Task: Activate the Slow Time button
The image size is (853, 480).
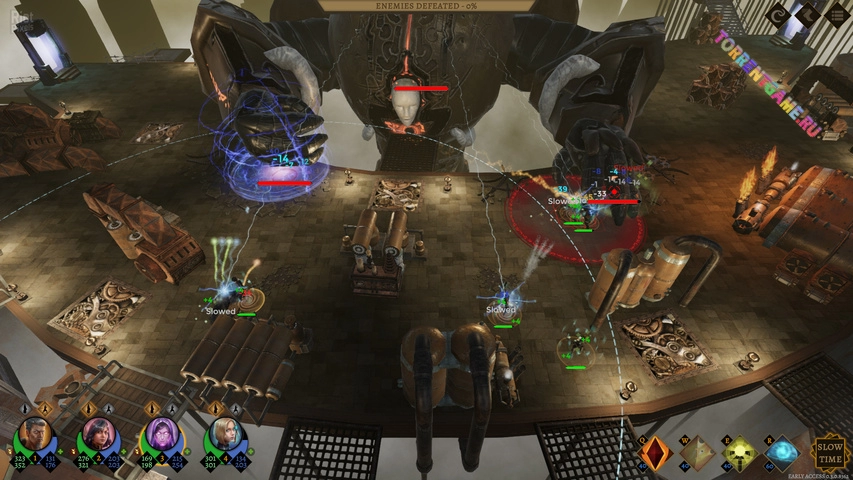Action: tap(830, 451)
